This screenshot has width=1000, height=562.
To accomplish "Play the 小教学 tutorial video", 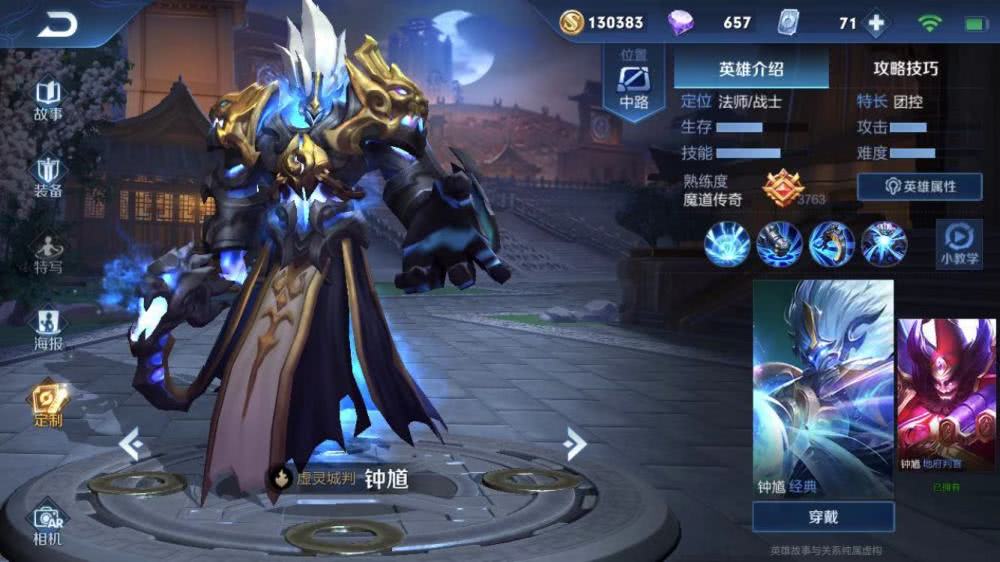I will point(958,245).
